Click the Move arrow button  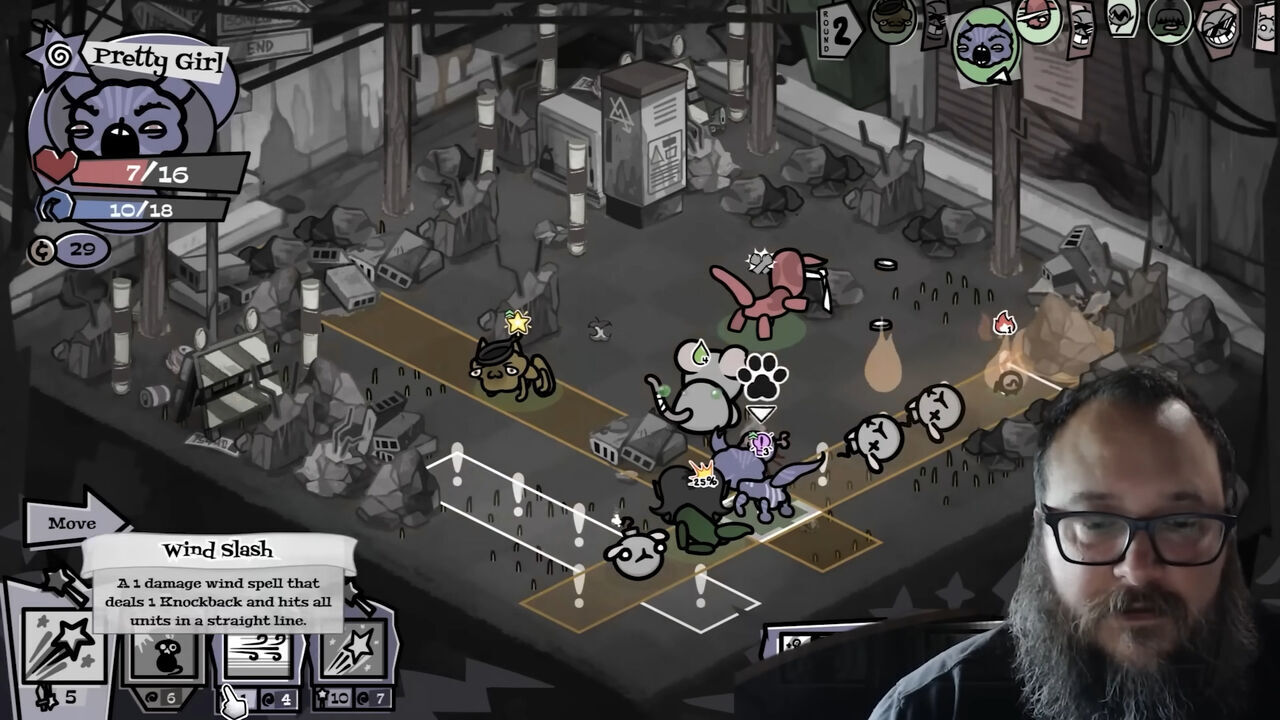[x=76, y=522]
